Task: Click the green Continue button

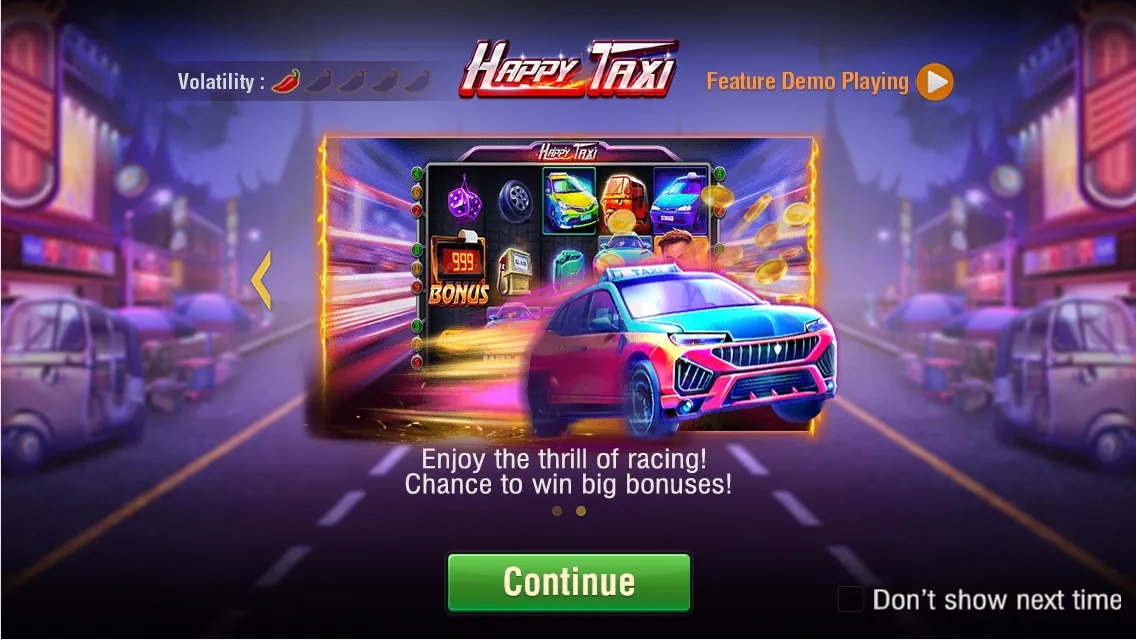Action: tap(568, 582)
